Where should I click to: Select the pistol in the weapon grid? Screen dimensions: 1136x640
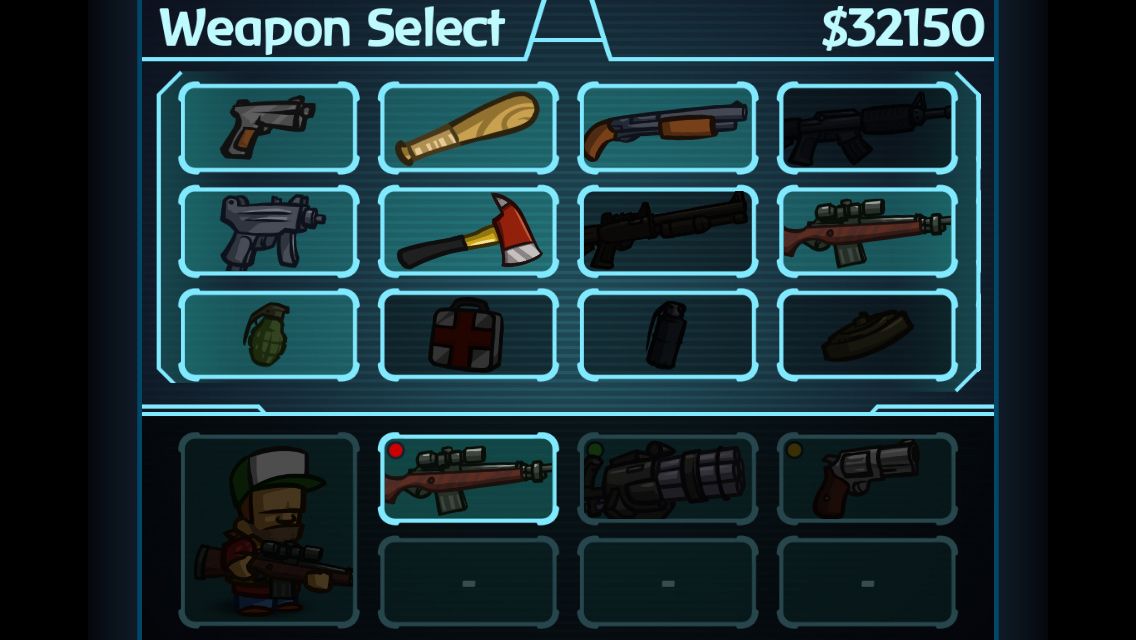268,128
